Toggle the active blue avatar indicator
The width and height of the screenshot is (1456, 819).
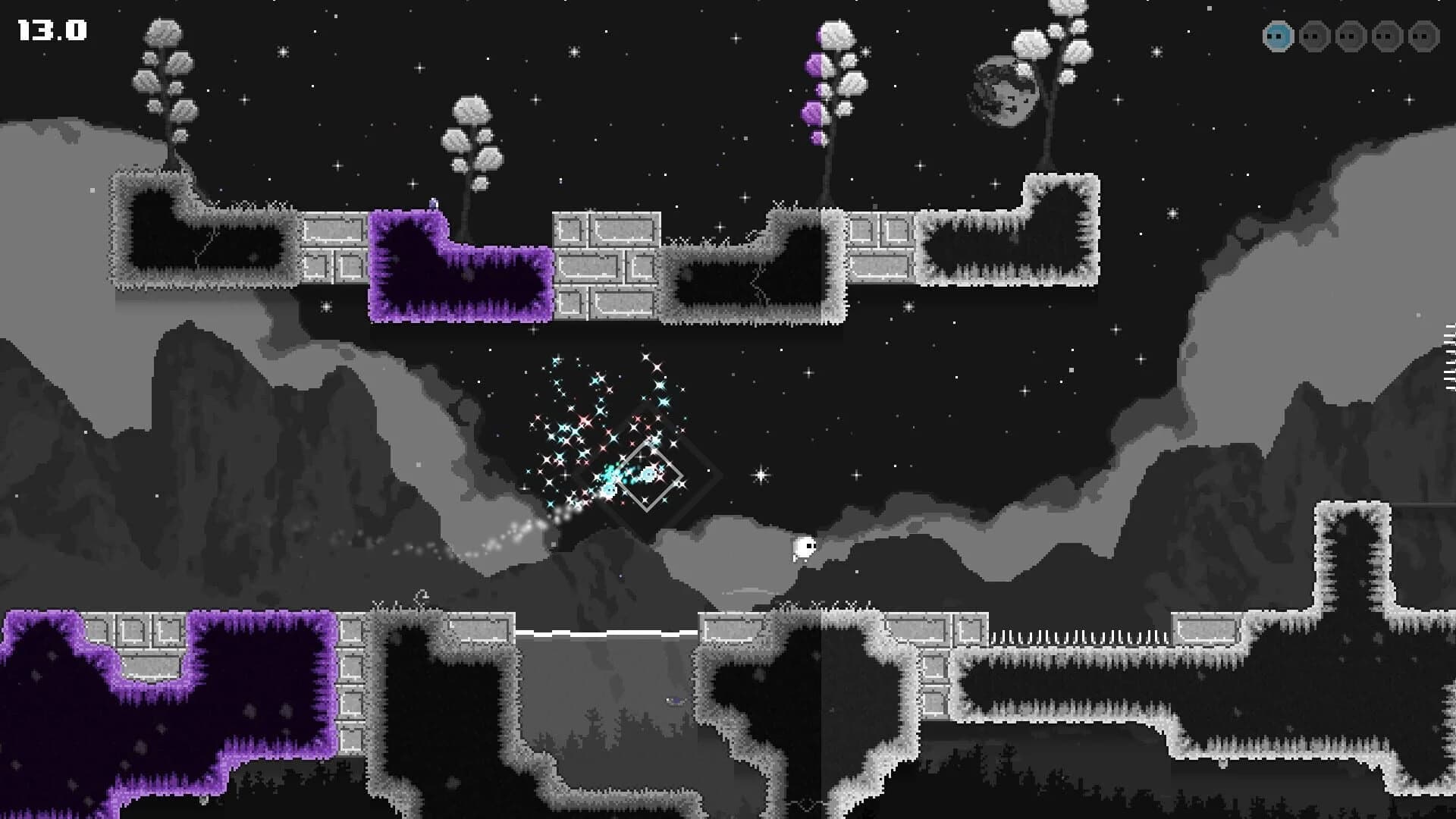1279,36
